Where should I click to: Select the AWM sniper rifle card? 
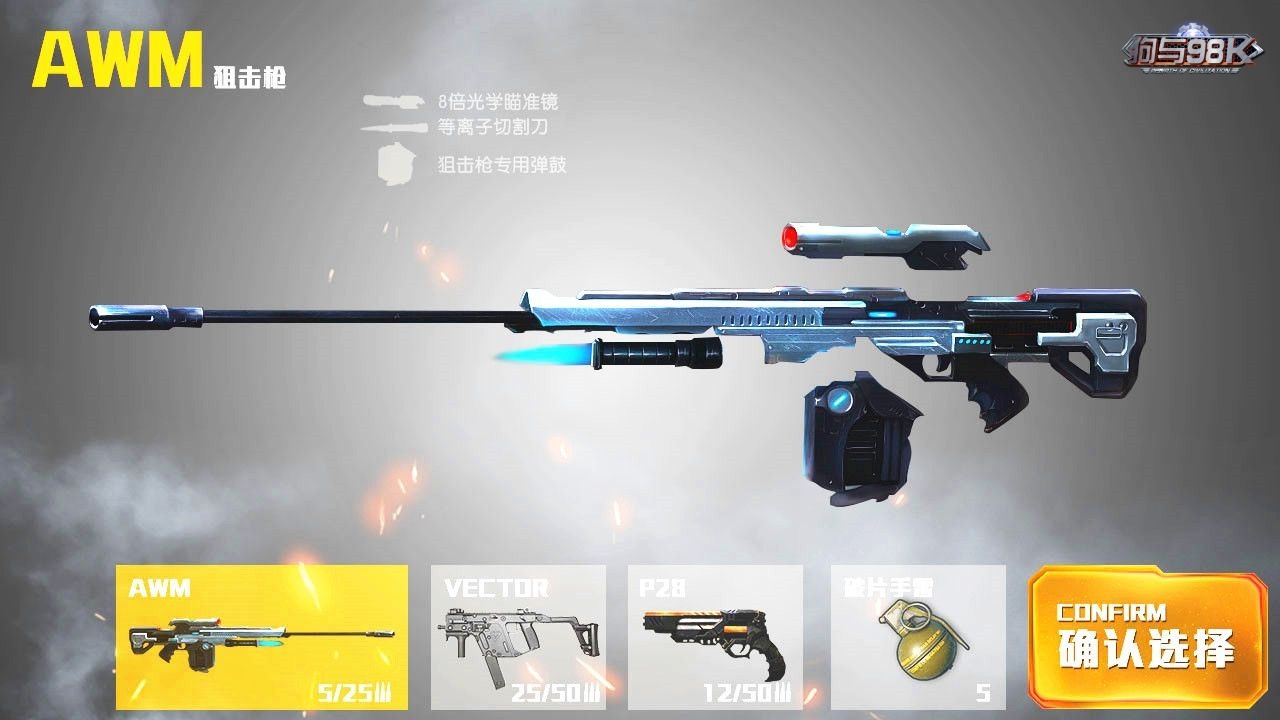pos(262,637)
